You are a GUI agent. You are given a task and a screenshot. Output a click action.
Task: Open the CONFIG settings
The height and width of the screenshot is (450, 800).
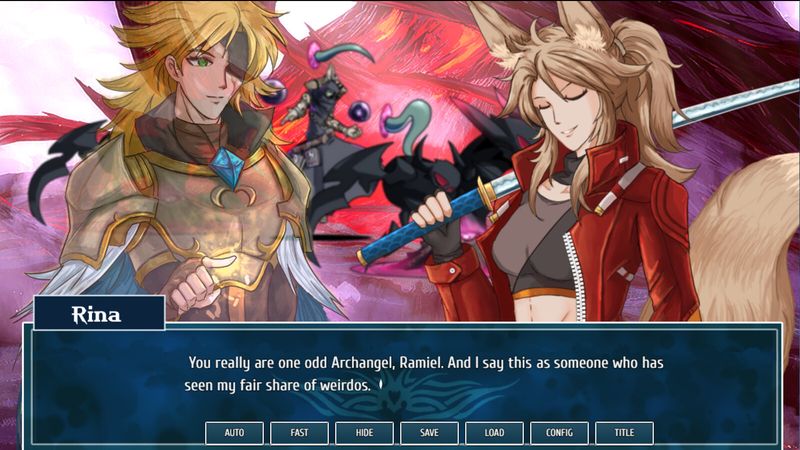pyautogui.click(x=559, y=433)
